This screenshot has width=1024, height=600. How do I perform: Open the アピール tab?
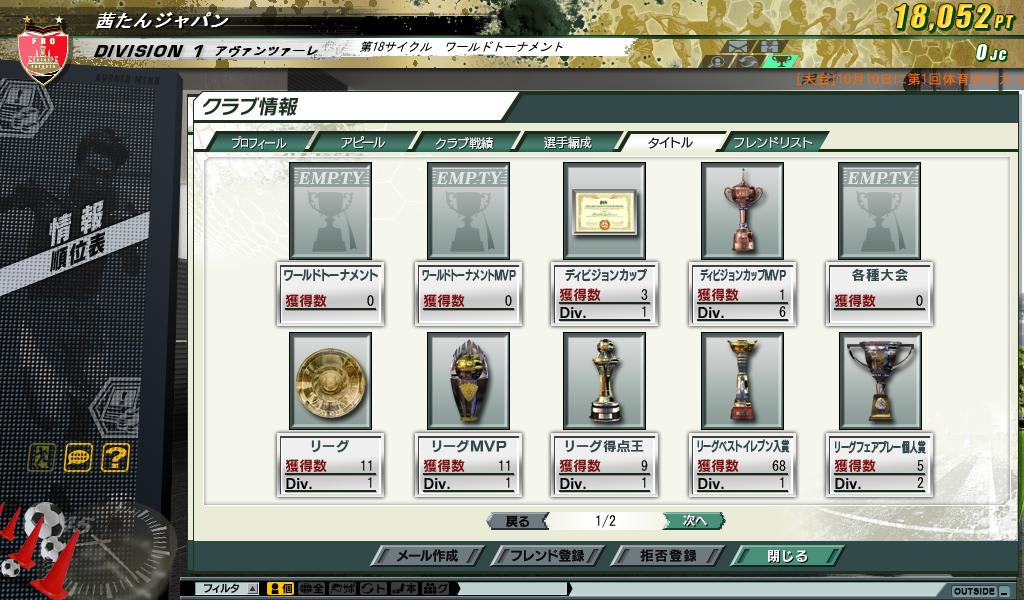361,142
